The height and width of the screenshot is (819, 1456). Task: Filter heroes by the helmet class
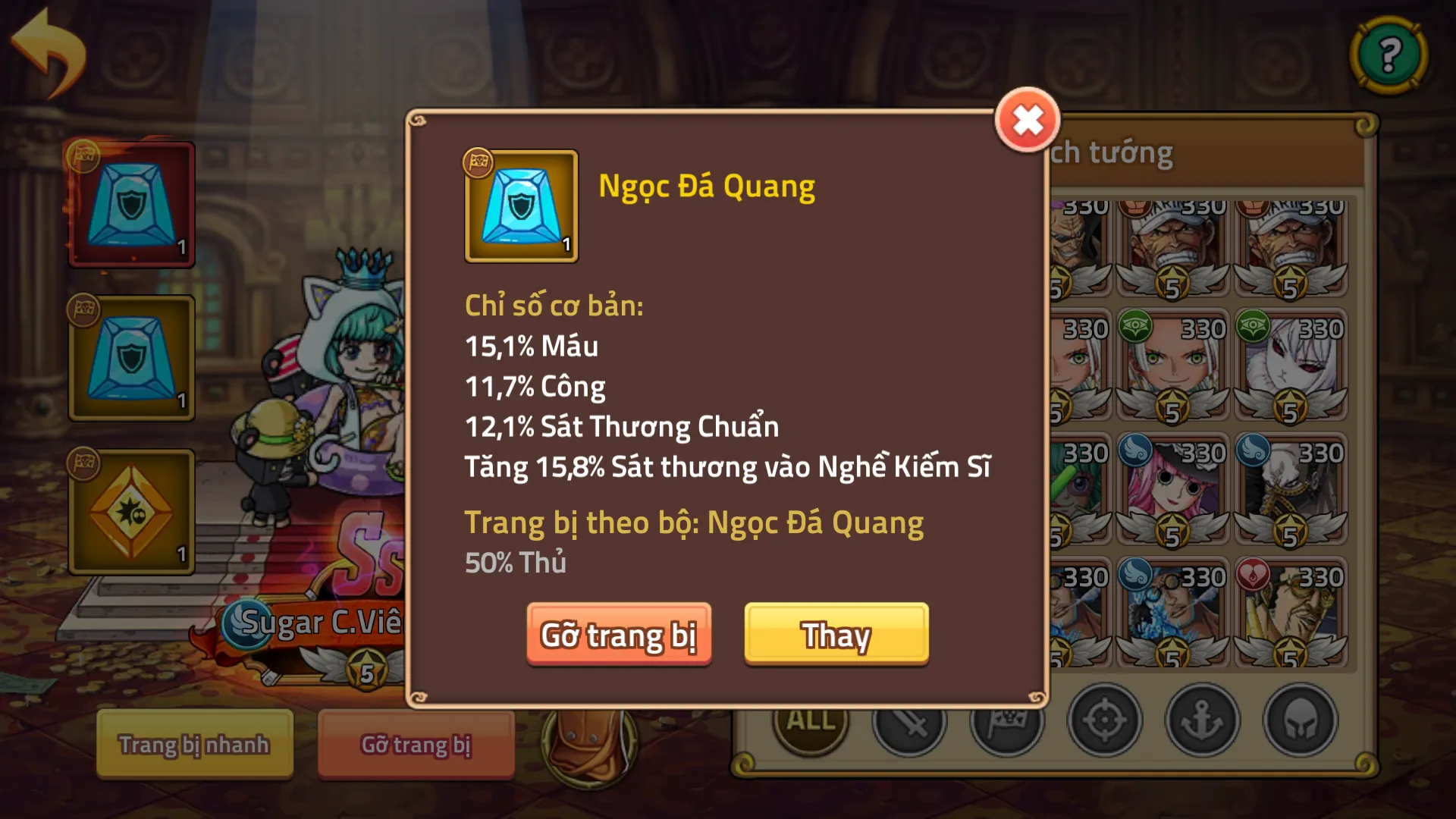(1300, 720)
